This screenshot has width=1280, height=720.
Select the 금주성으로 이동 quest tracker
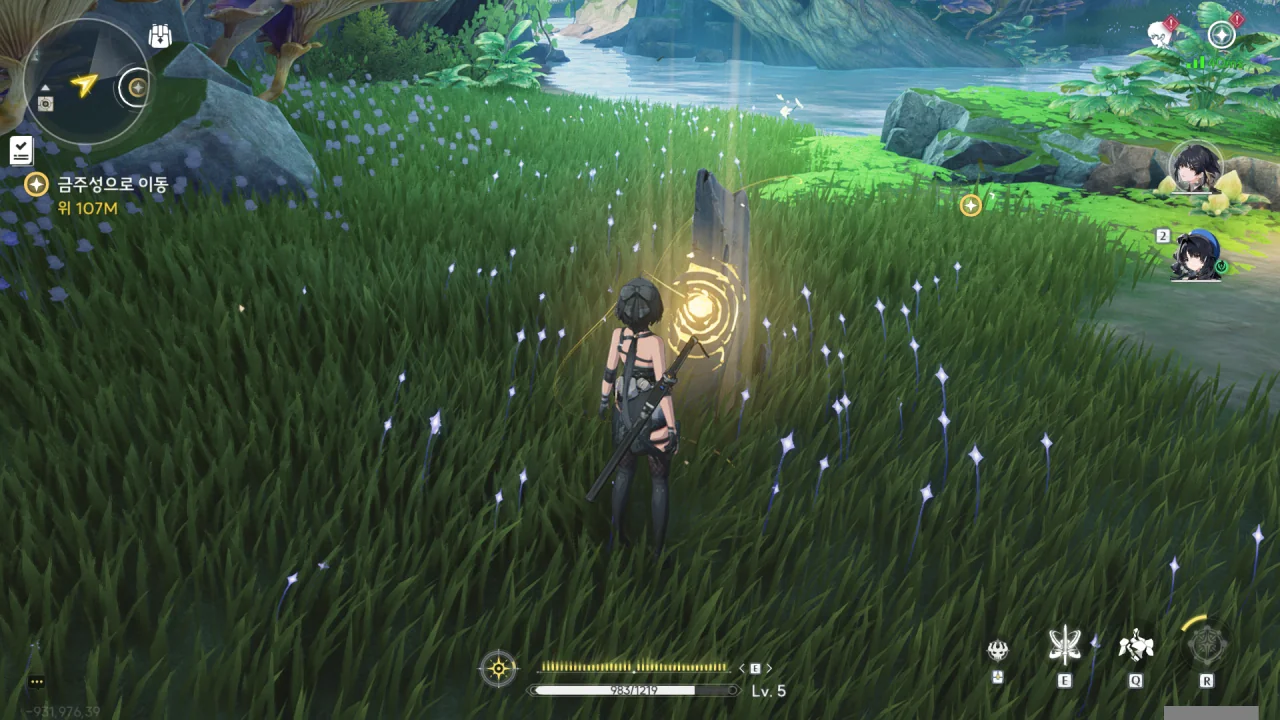111,185
